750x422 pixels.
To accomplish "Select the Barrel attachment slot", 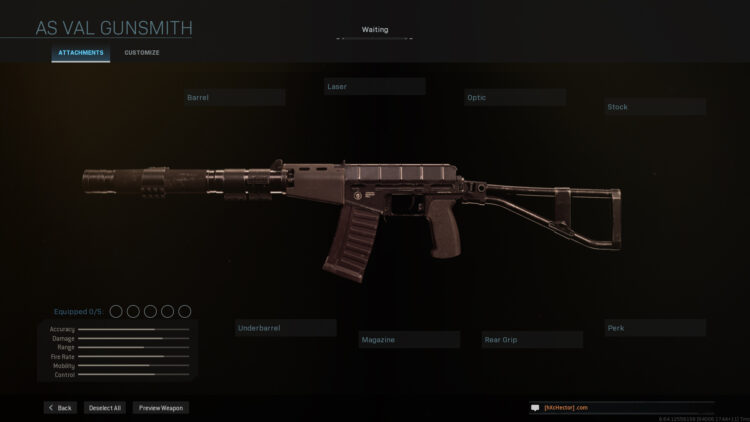I will pyautogui.click(x=234, y=98).
